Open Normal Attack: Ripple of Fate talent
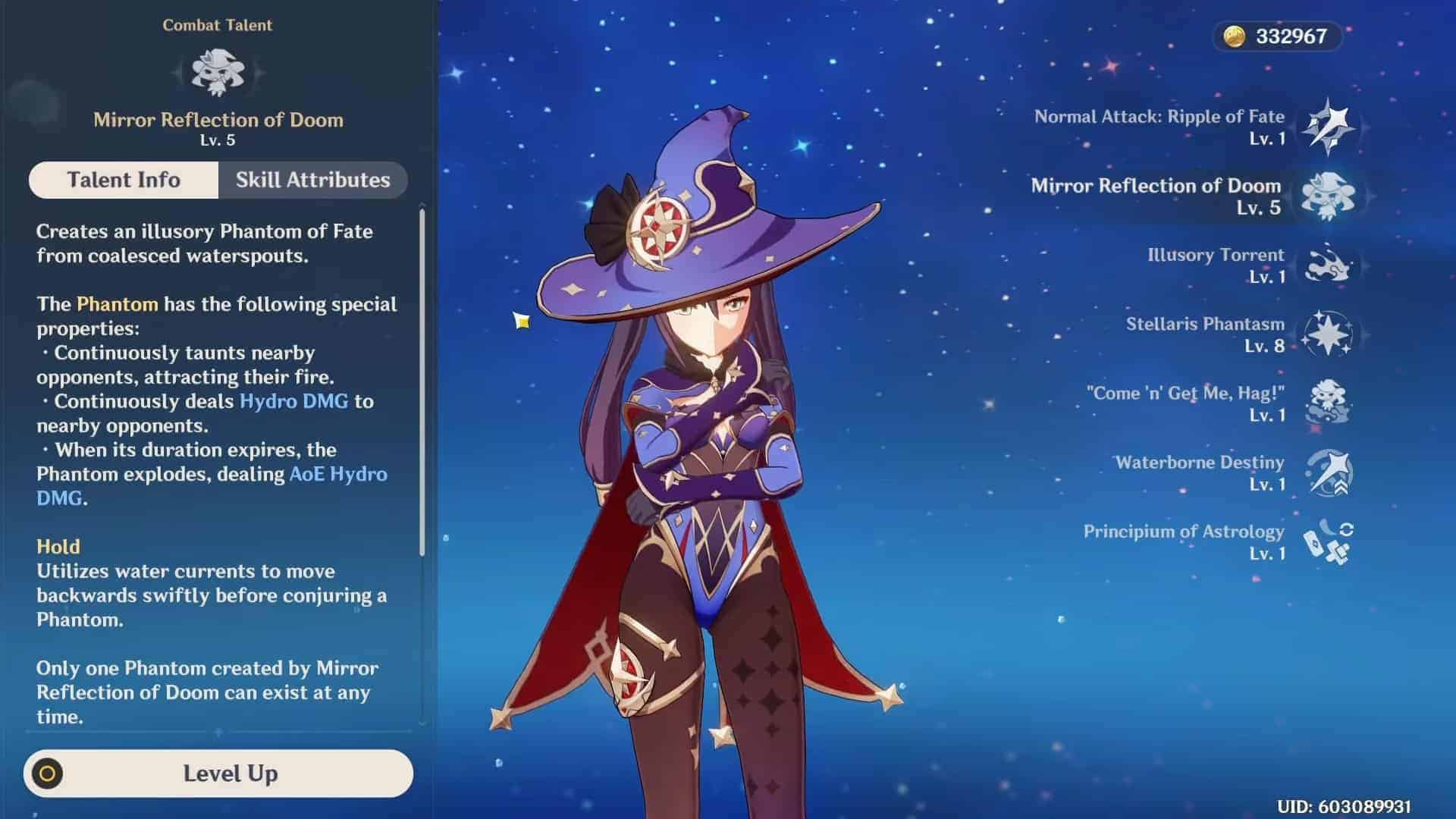 pyautogui.click(x=1328, y=127)
